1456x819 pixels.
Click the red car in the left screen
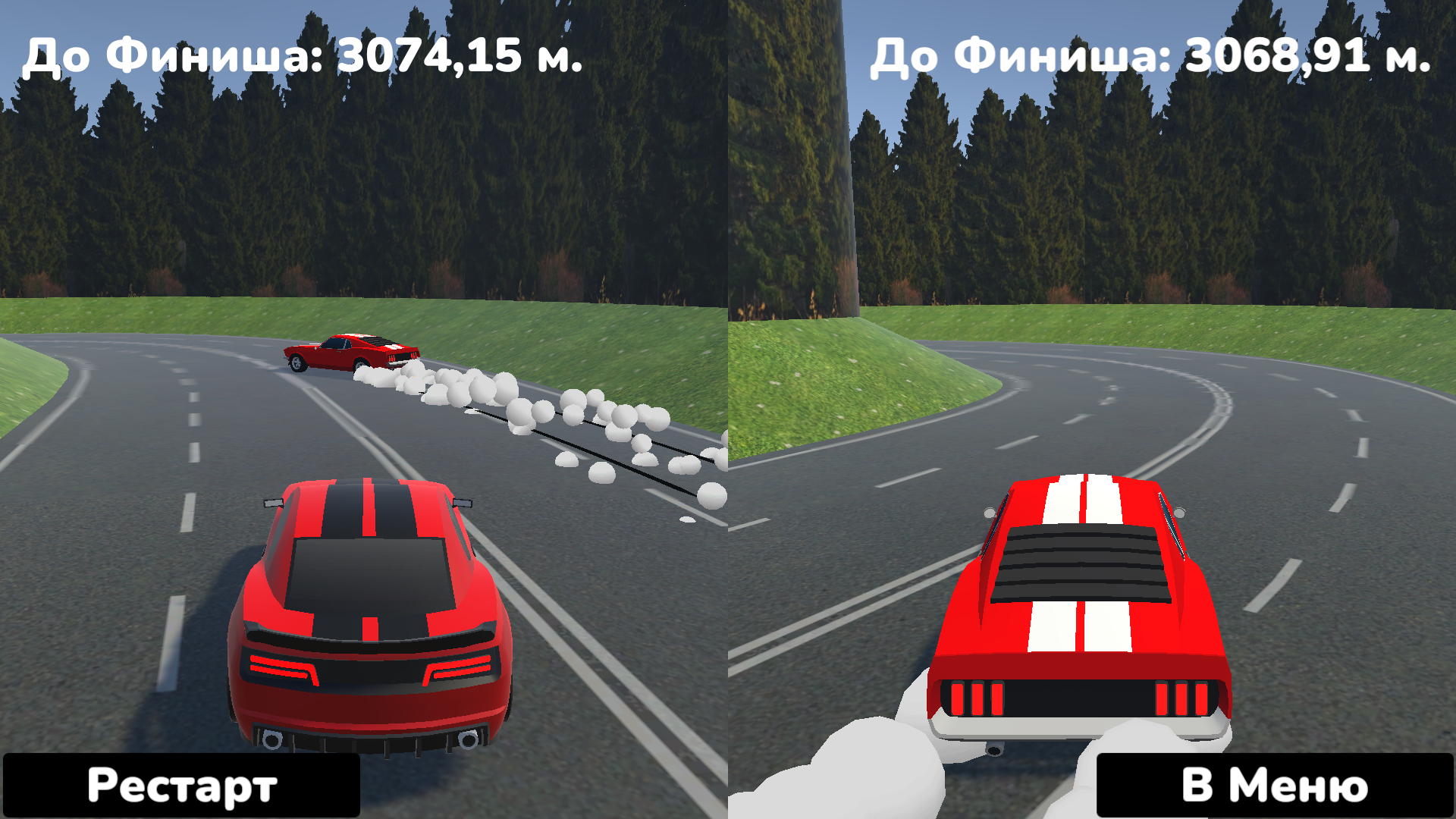(x=372, y=607)
